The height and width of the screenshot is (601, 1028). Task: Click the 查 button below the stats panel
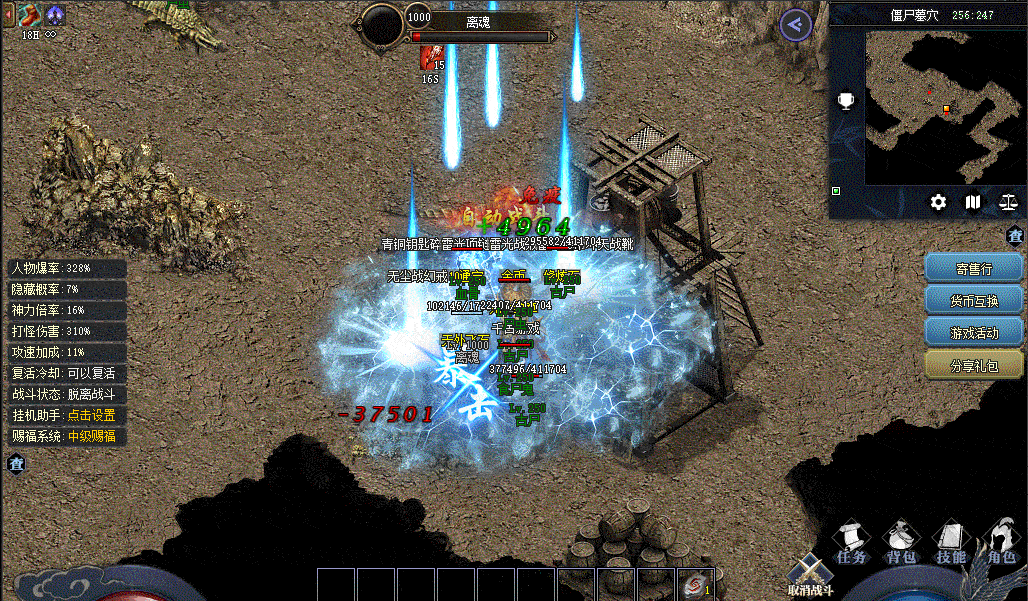(x=16, y=463)
